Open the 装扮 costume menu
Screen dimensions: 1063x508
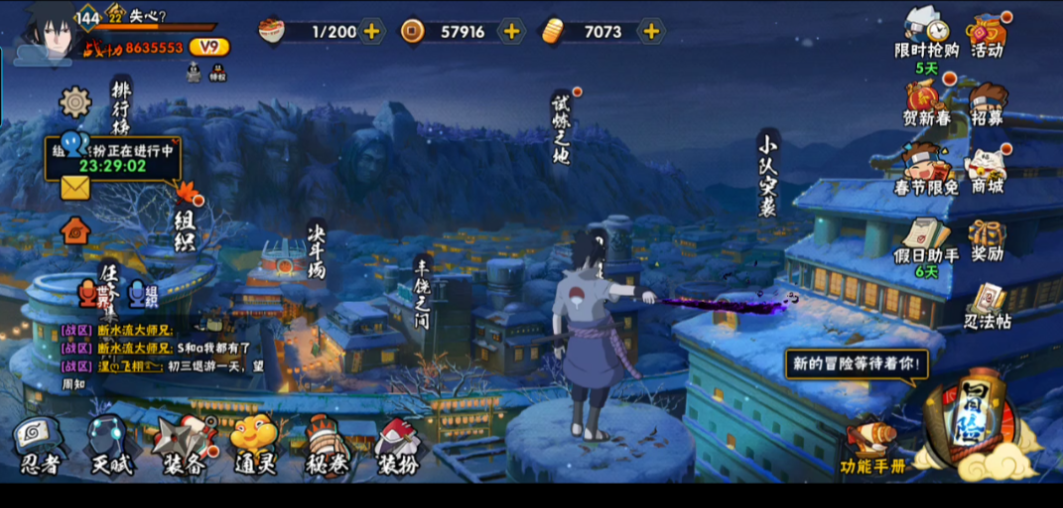(398, 445)
